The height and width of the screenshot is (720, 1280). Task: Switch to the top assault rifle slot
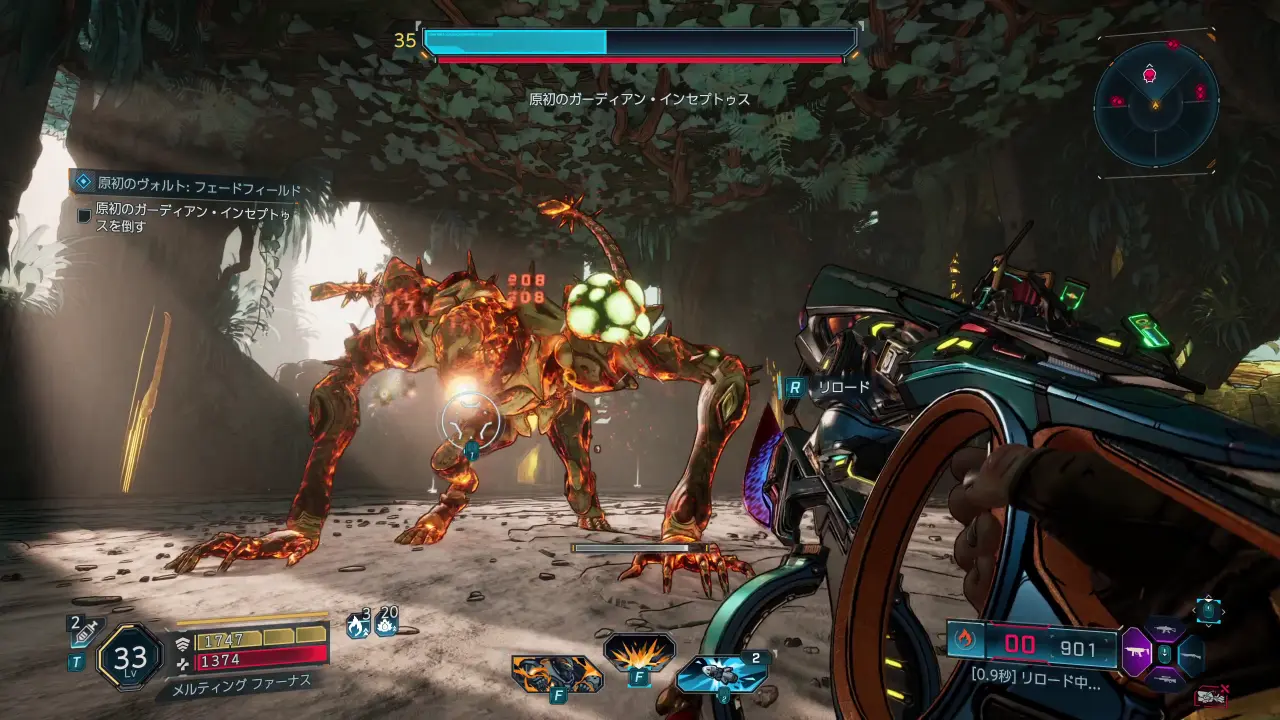coord(1163,629)
